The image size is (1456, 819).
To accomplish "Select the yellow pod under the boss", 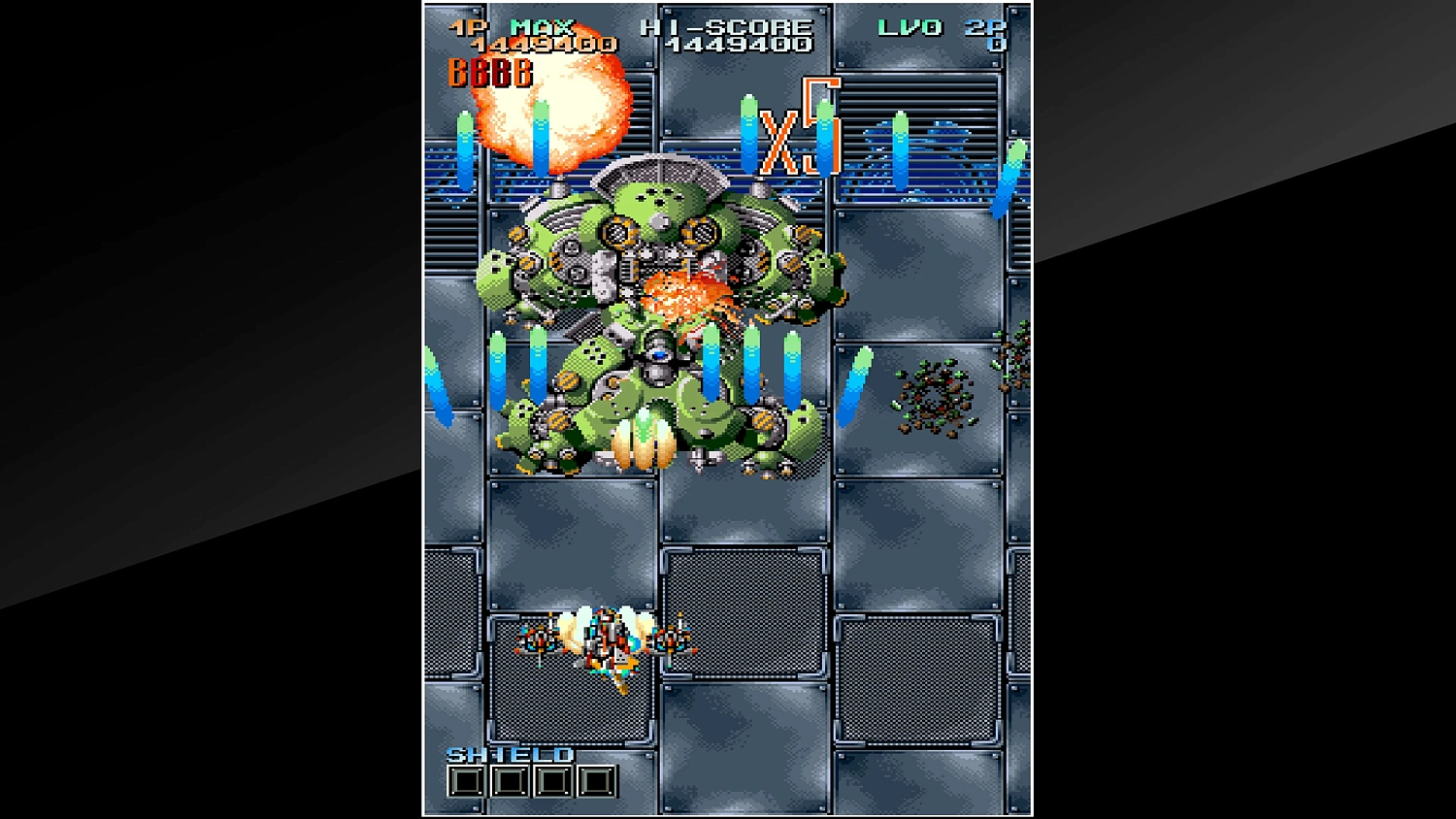I will [644, 444].
